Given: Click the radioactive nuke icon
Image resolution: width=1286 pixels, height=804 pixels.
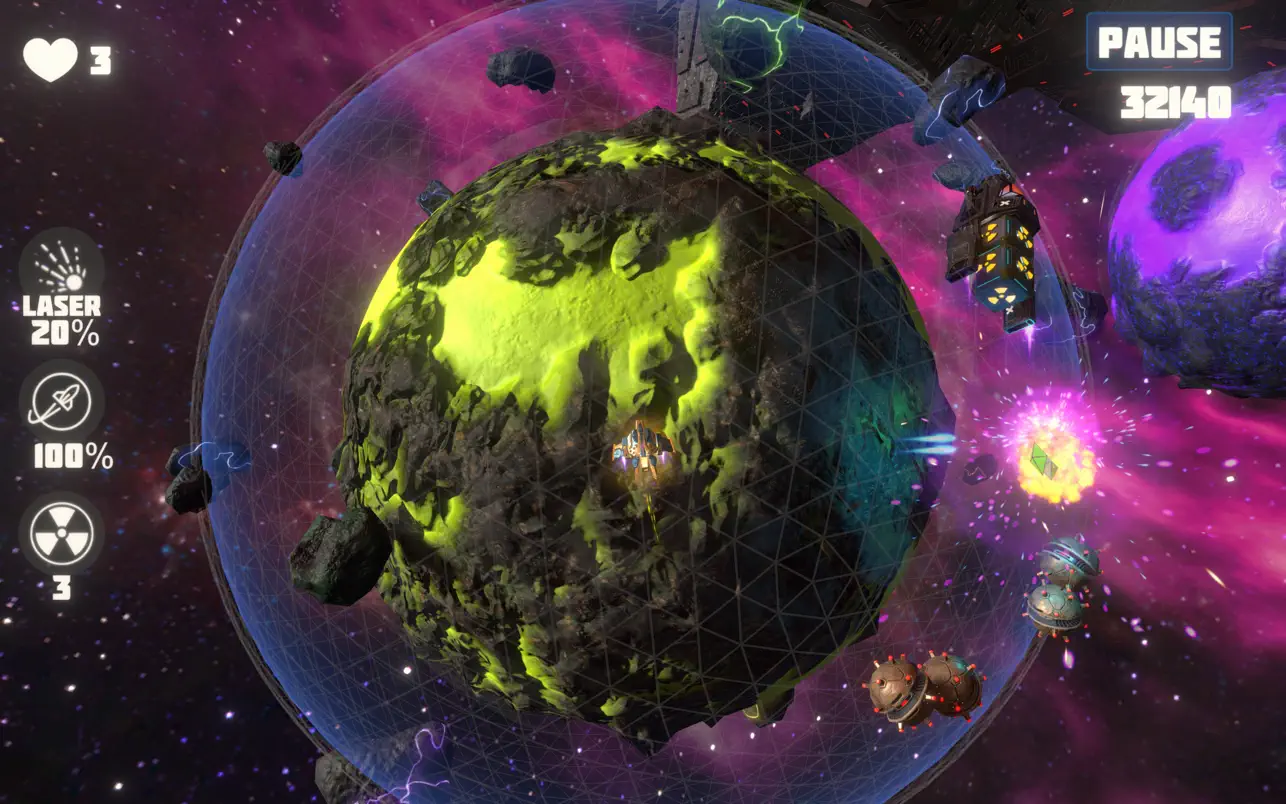Looking at the screenshot, I should click(60, 534).
